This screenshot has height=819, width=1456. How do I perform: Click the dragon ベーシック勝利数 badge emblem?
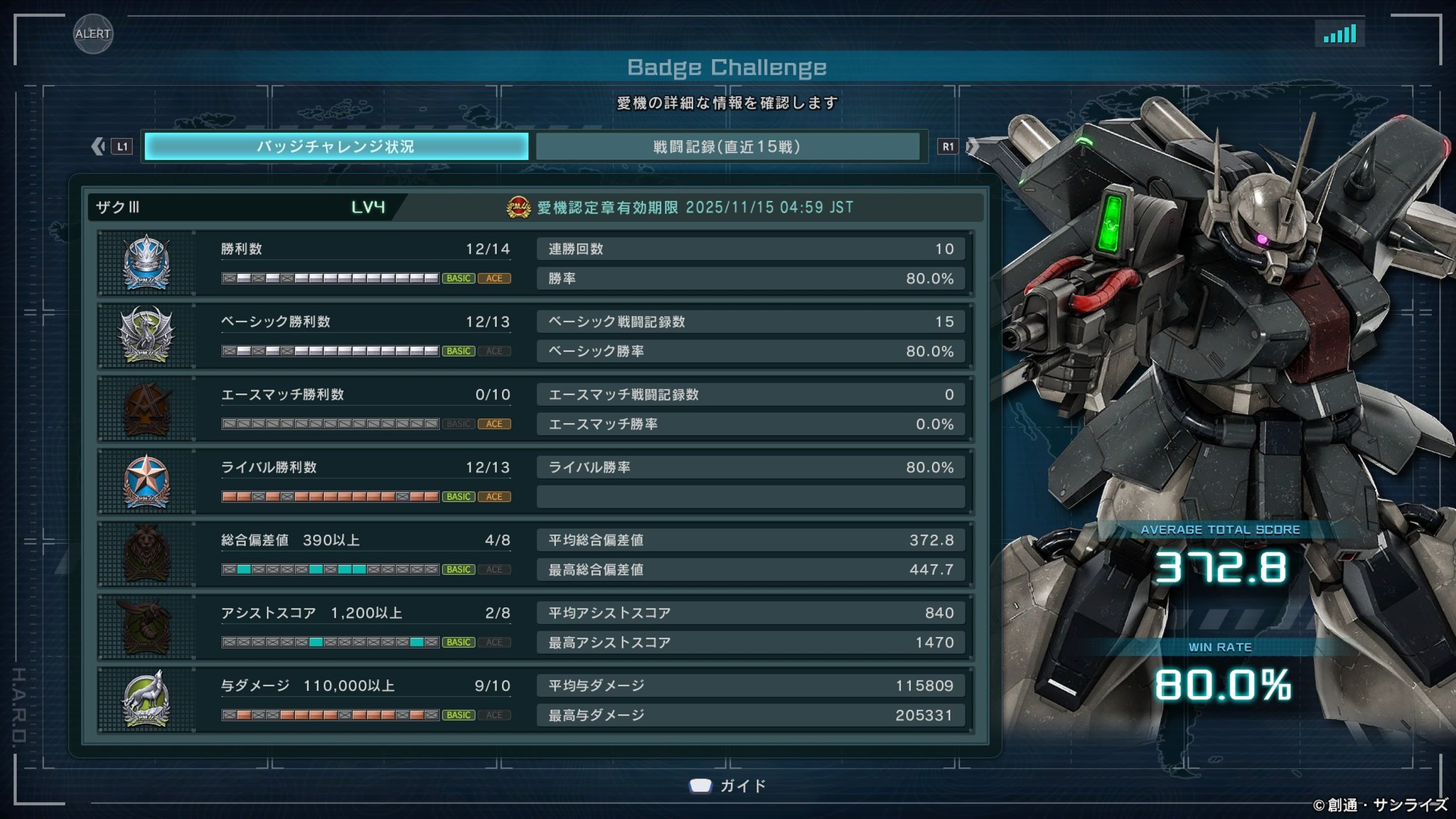click(146, 336)
